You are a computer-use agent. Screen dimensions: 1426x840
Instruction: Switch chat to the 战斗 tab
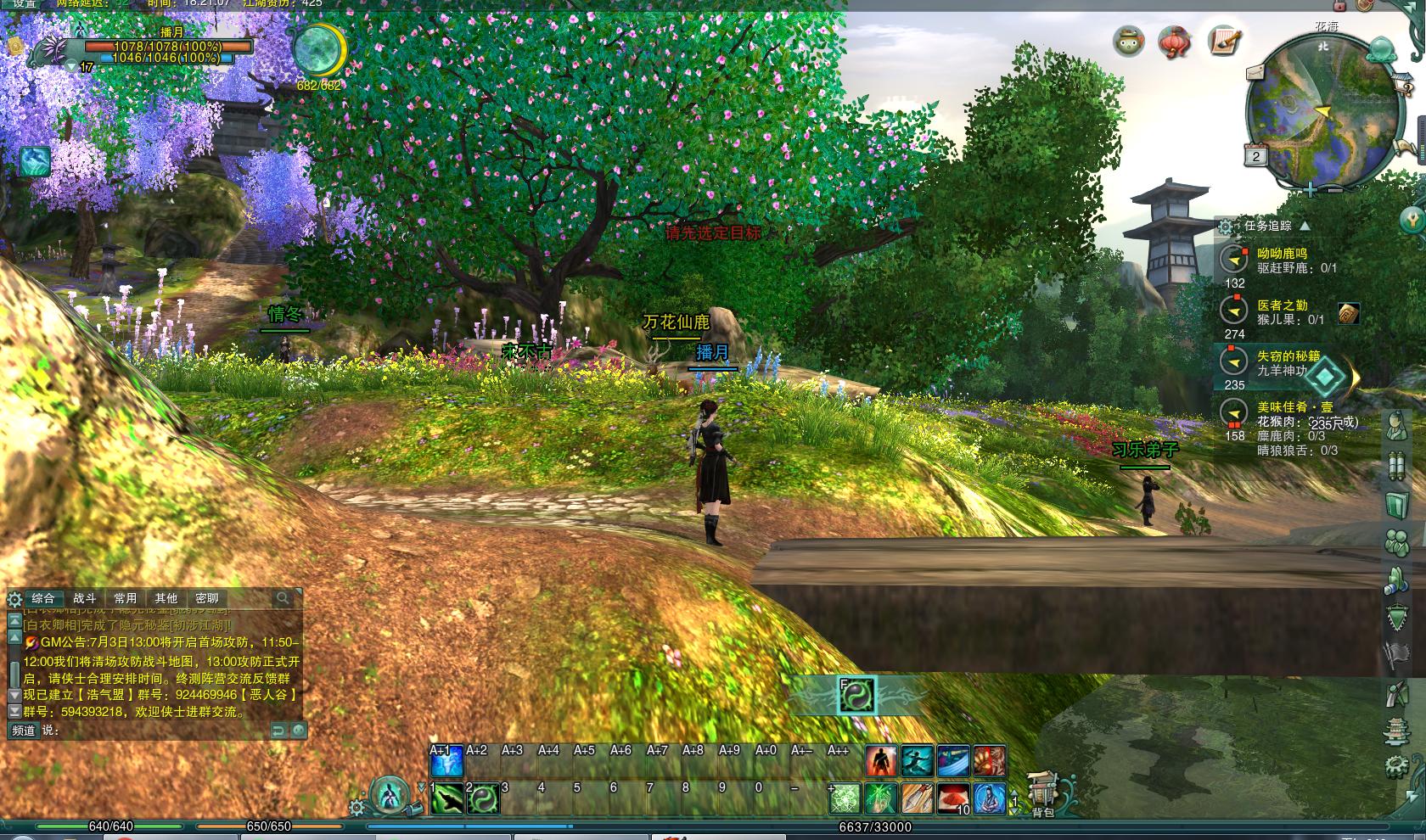(85, 598)
